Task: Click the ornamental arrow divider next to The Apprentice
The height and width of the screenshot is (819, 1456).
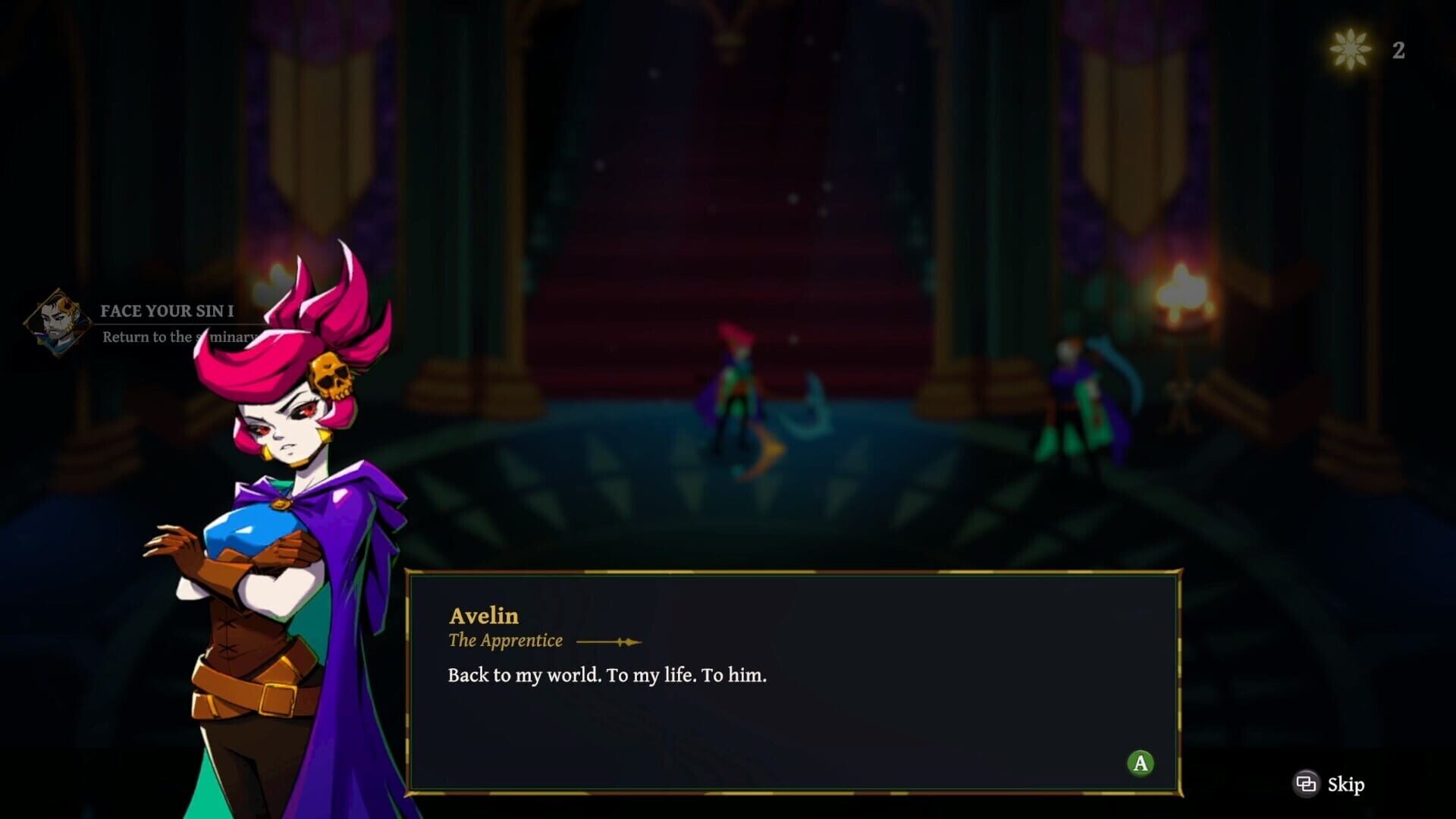Action: coord(610,641)
